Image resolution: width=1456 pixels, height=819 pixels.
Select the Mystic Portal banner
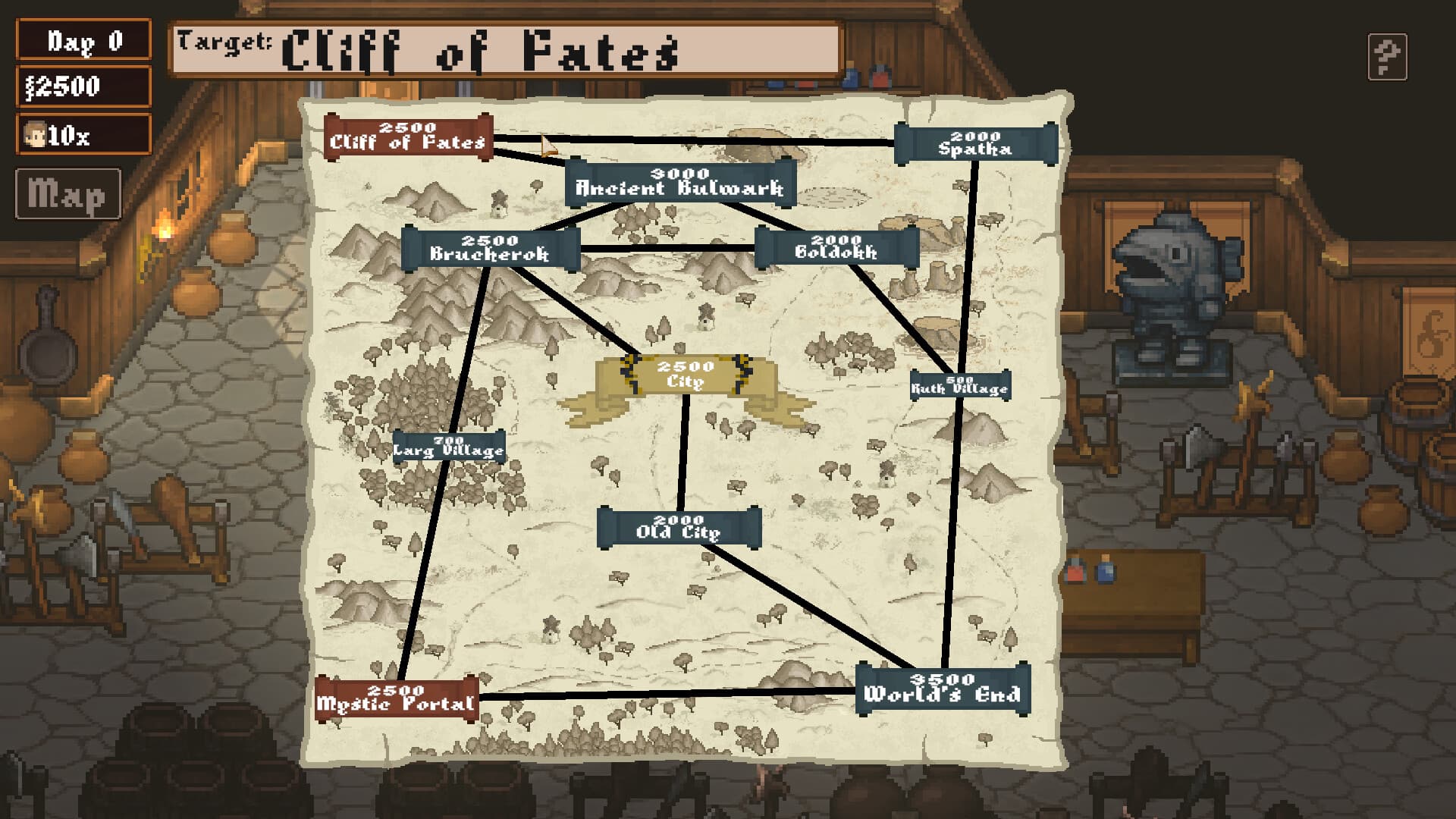pyautogui.click(x=397, y=695)
